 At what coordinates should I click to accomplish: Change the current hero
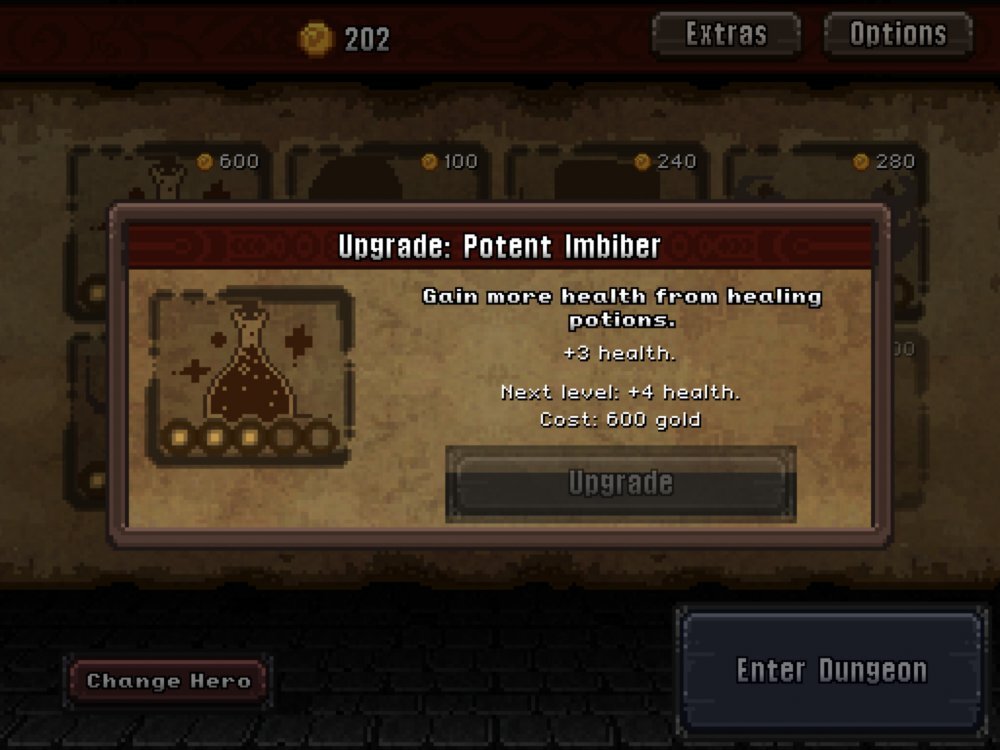coord(168,682)
